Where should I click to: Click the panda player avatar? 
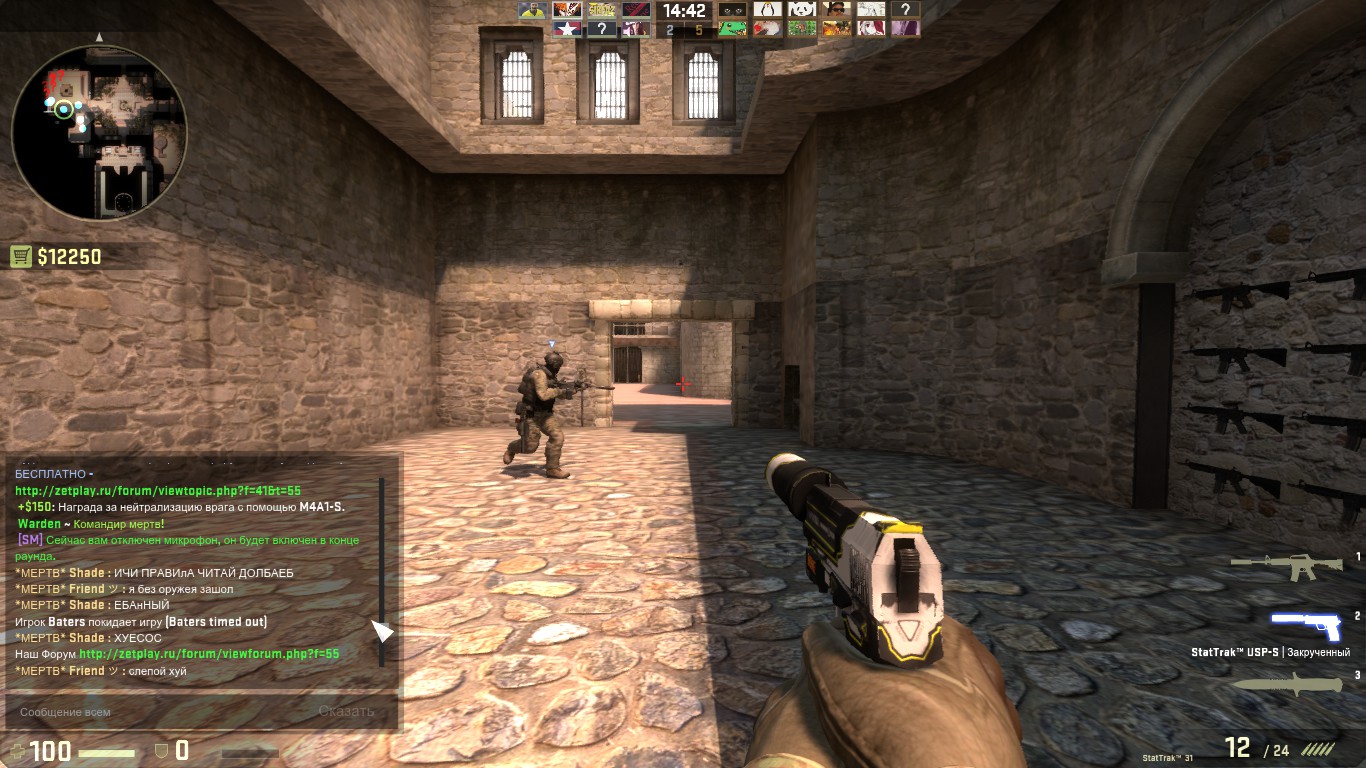pyautogui.click(x=802, y=10)
